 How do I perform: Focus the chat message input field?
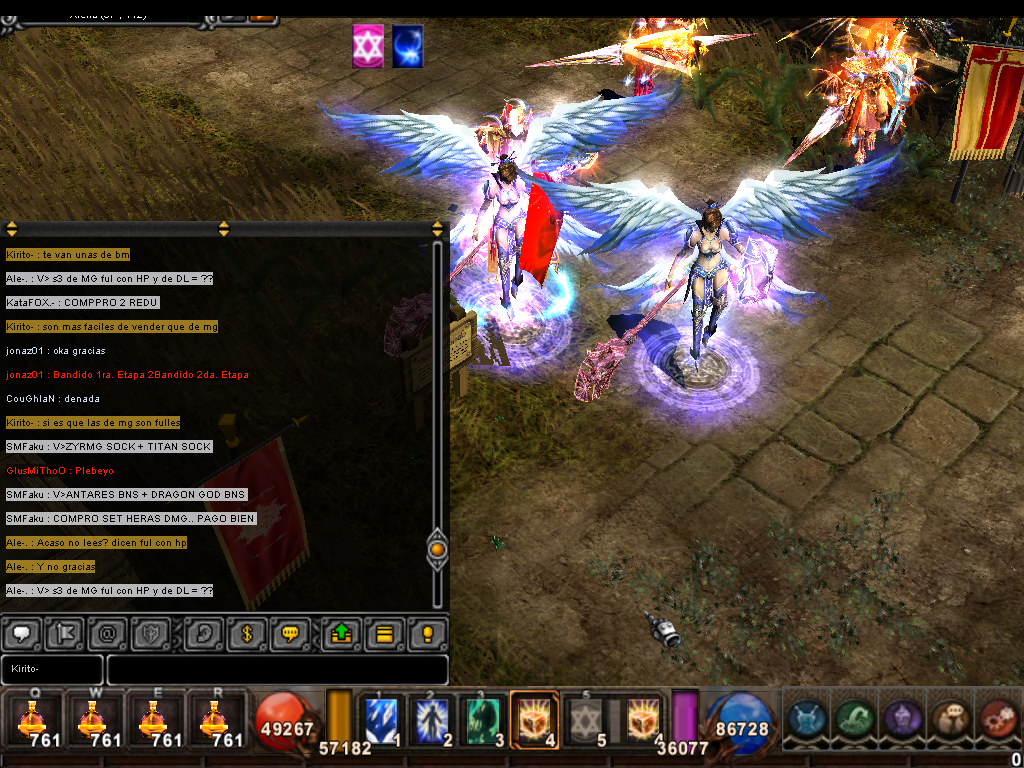[277, 669]
